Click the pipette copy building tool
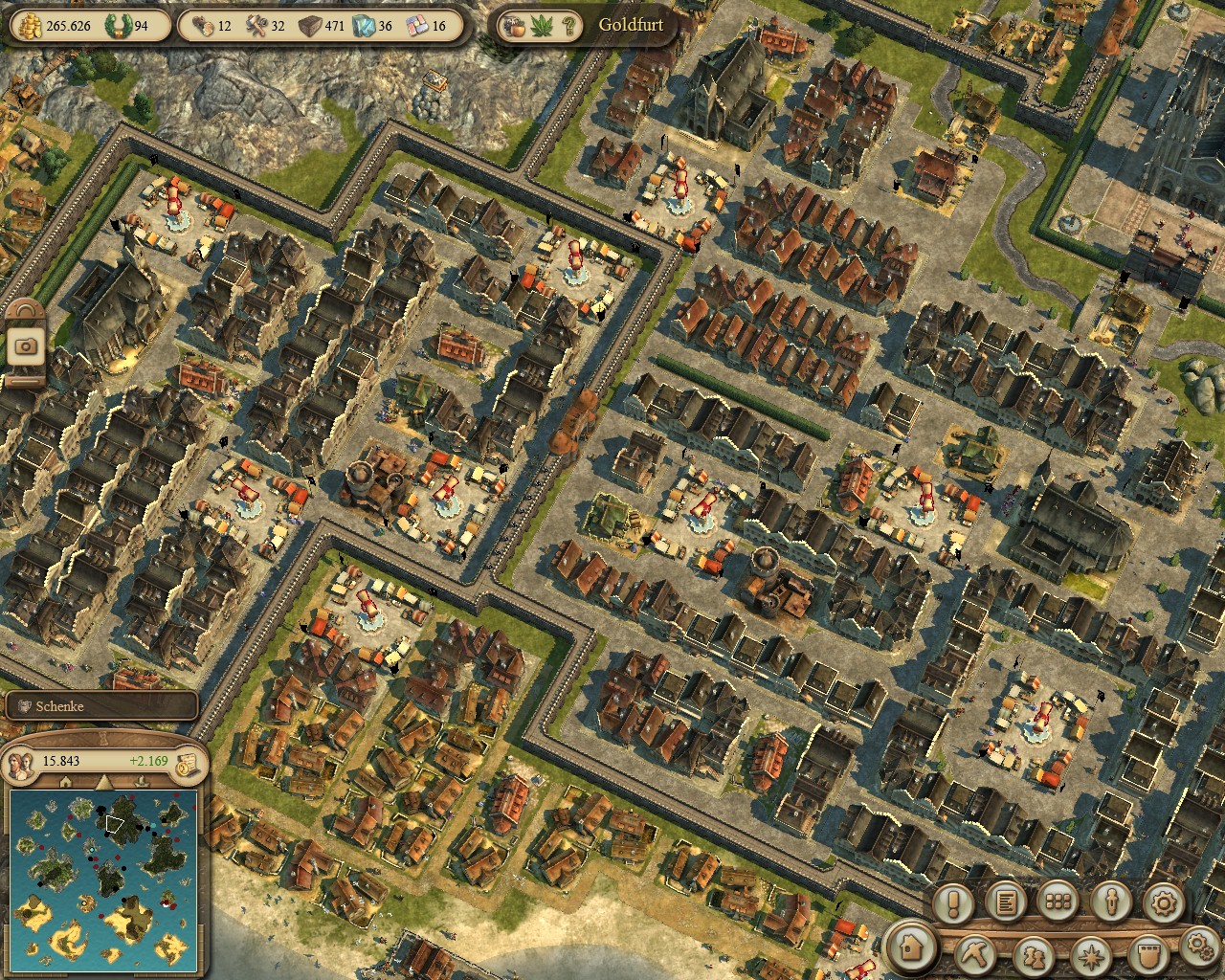This screenshot has width=1225, height=980. (x=1110, y=902)
